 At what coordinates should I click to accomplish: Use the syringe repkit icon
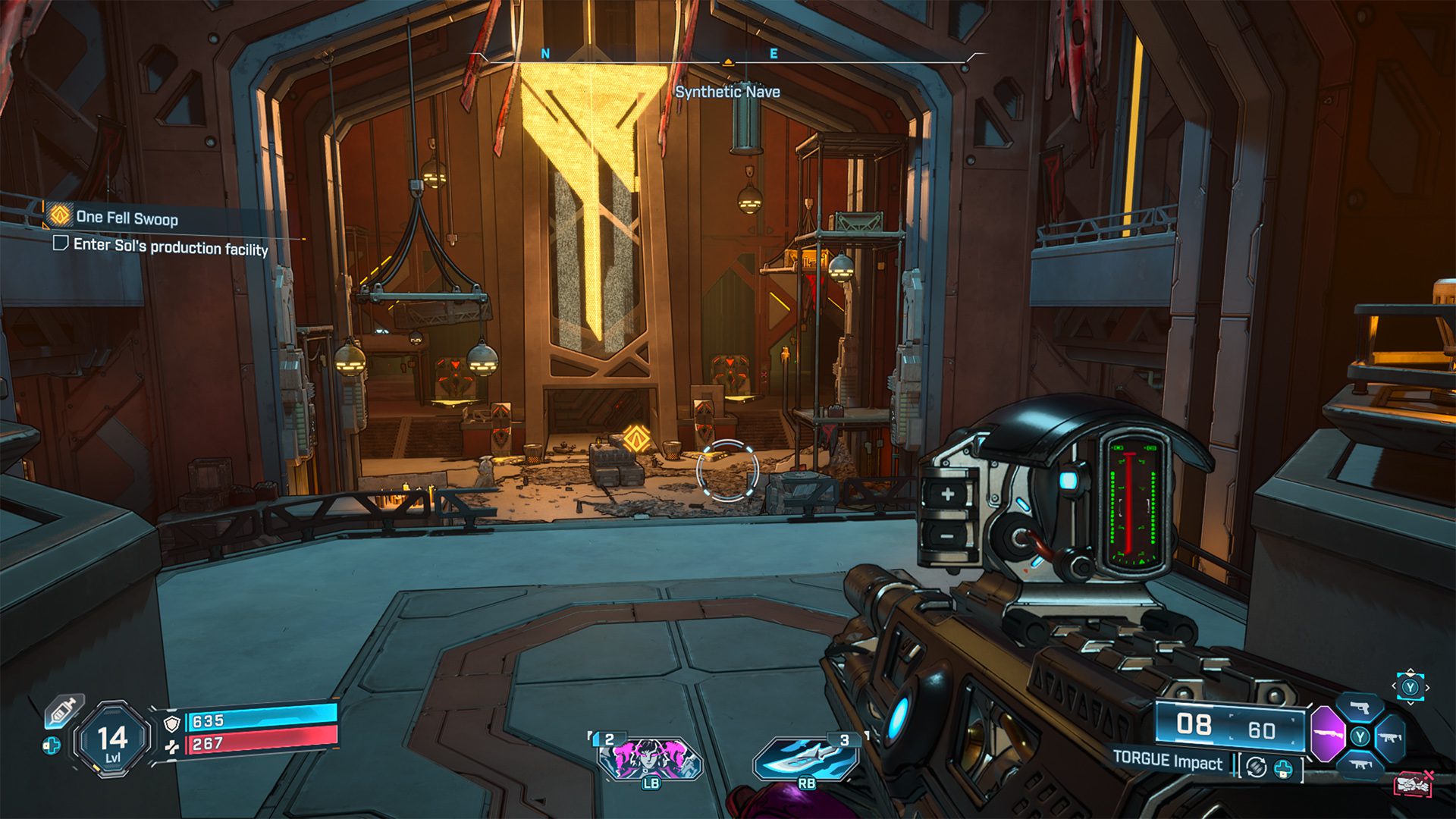pos(63,711)
